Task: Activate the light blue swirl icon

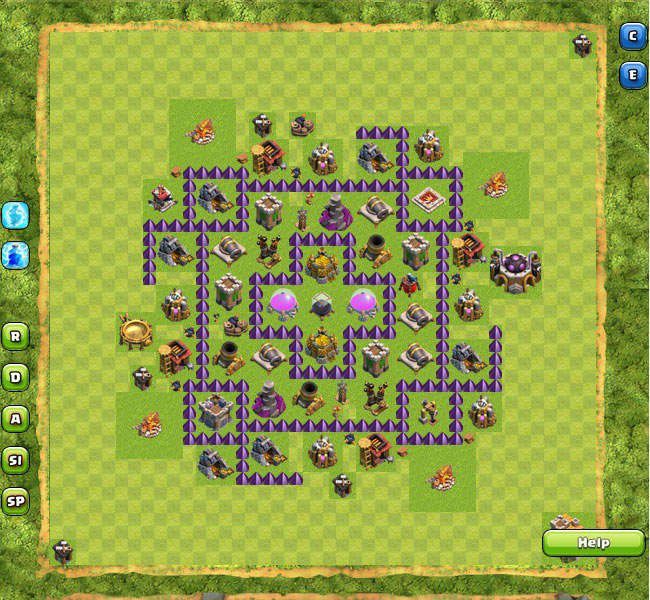Action: (x=15, y=214)
